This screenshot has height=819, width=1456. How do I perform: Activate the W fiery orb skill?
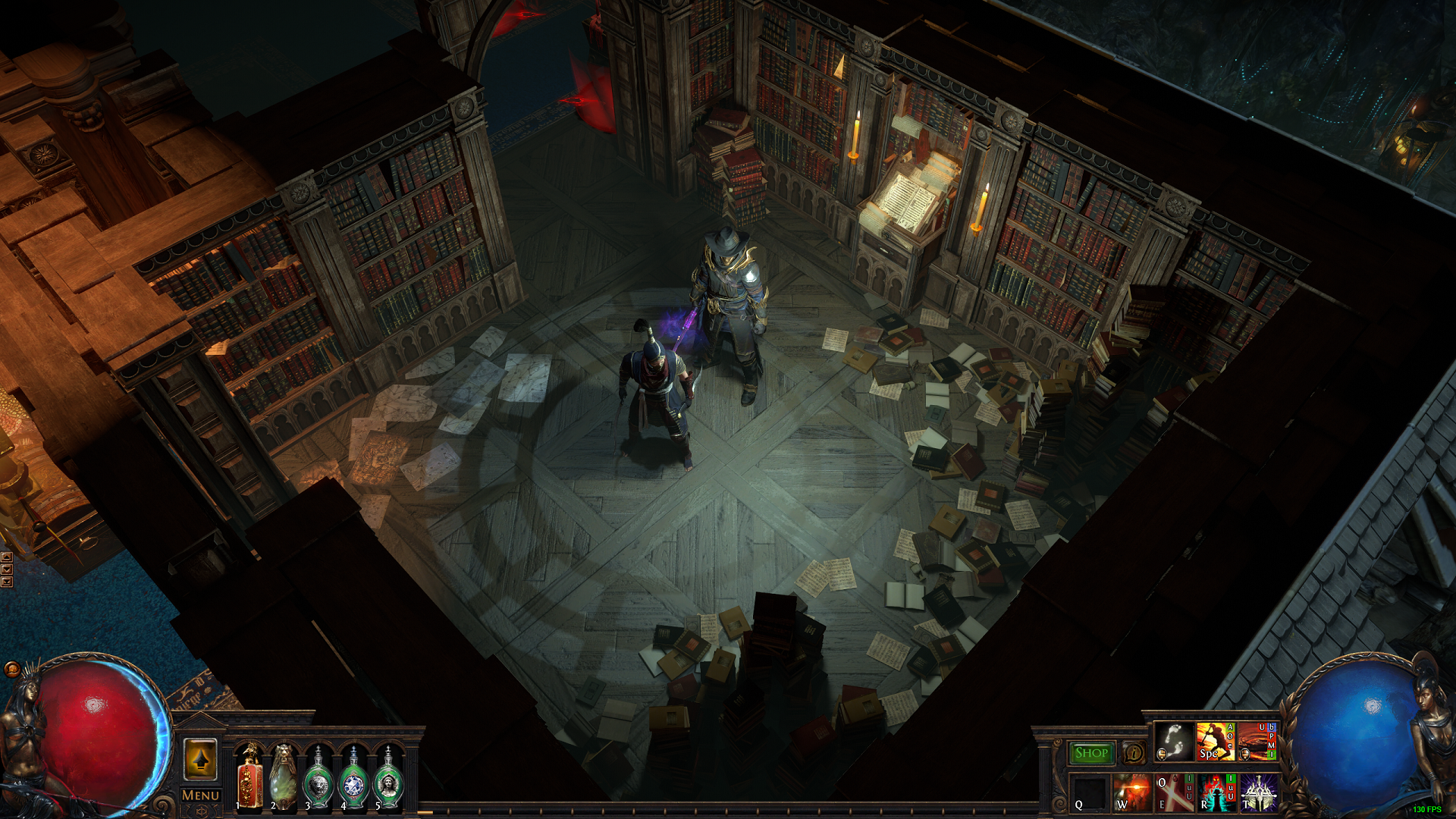tap(1132, 792)
